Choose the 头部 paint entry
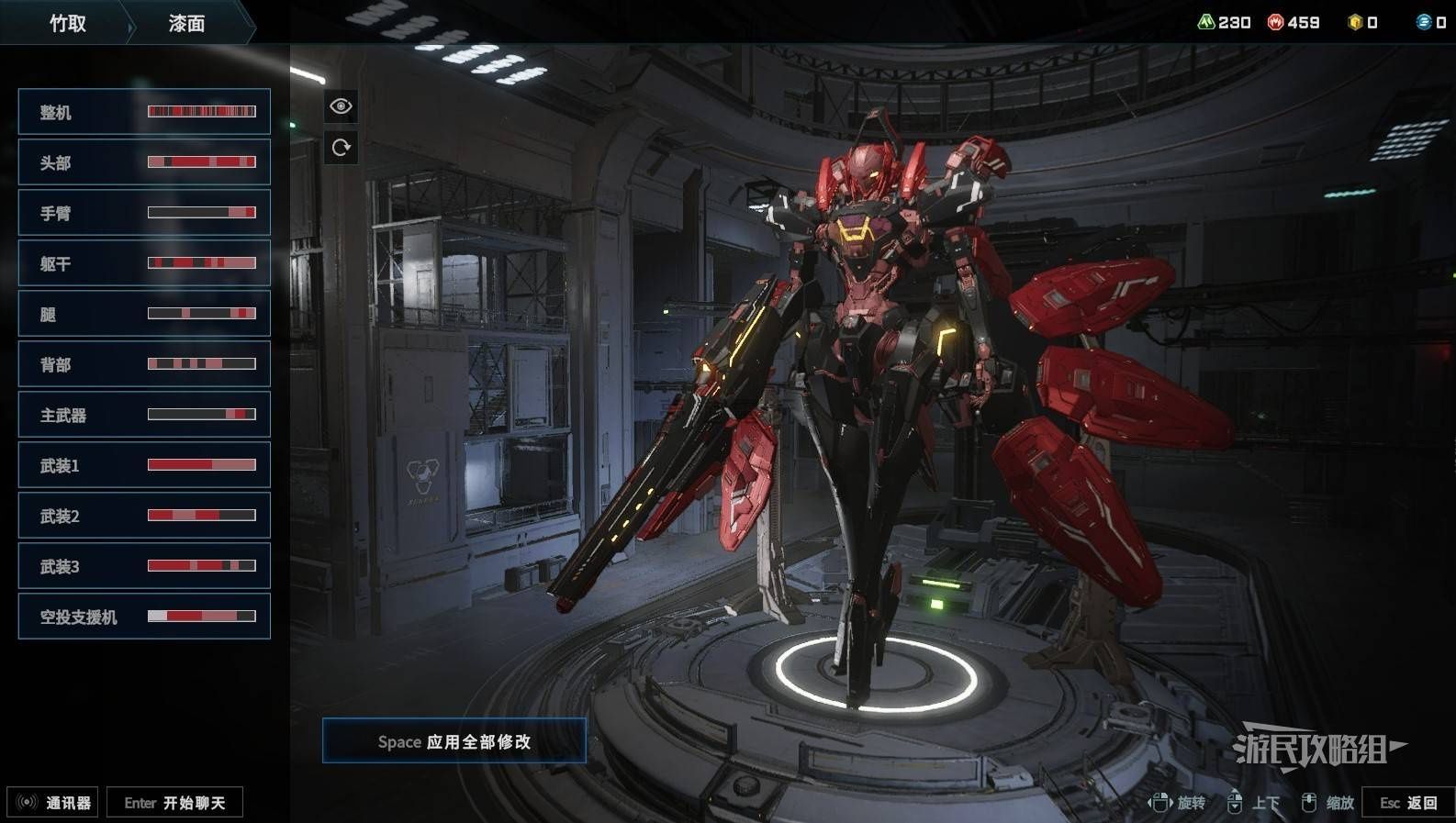Viewport: 1456px width, 823px height. (x=144, y=162)
